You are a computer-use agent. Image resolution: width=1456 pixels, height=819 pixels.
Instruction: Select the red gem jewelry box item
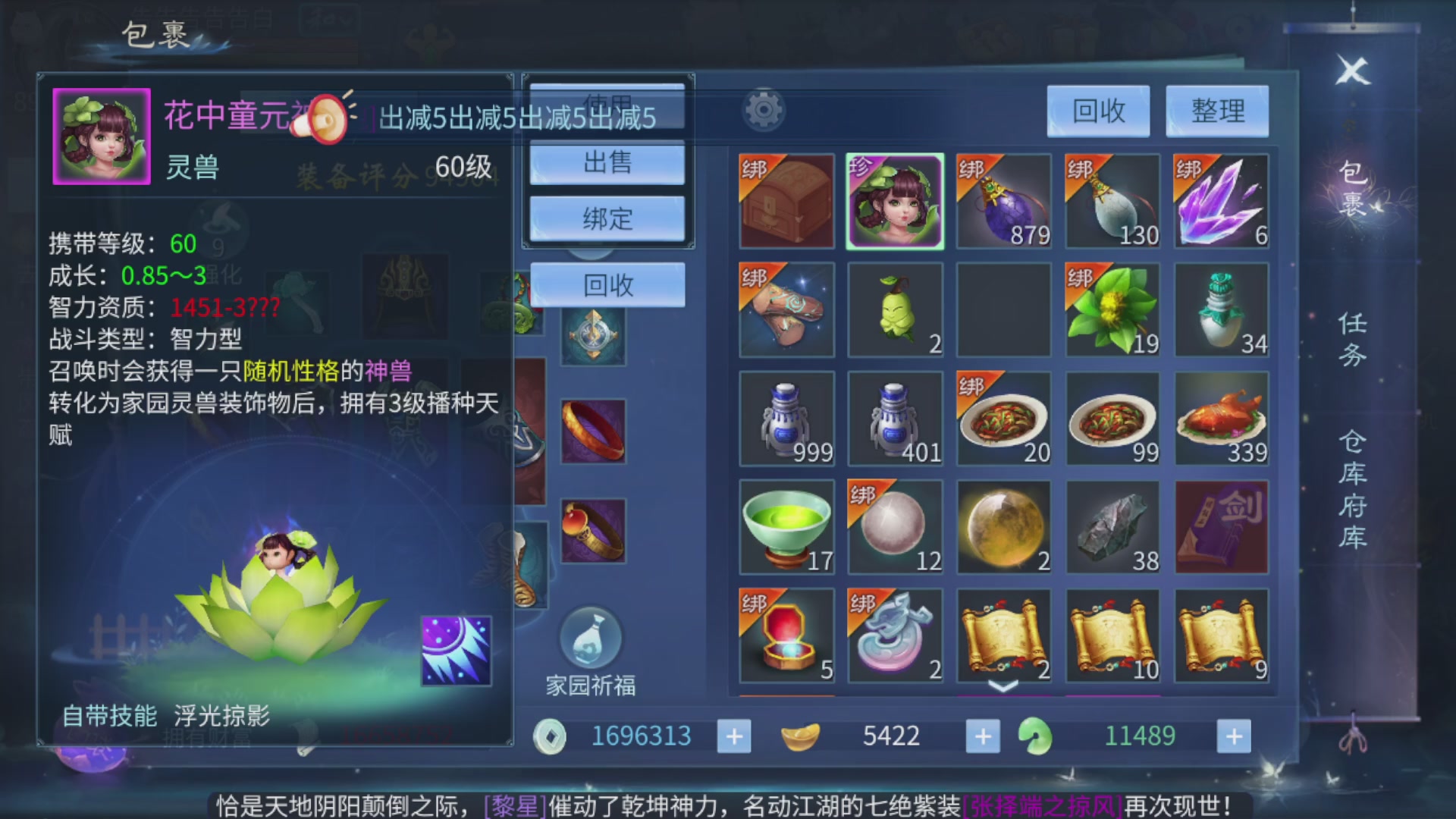[x=786, y=635]
